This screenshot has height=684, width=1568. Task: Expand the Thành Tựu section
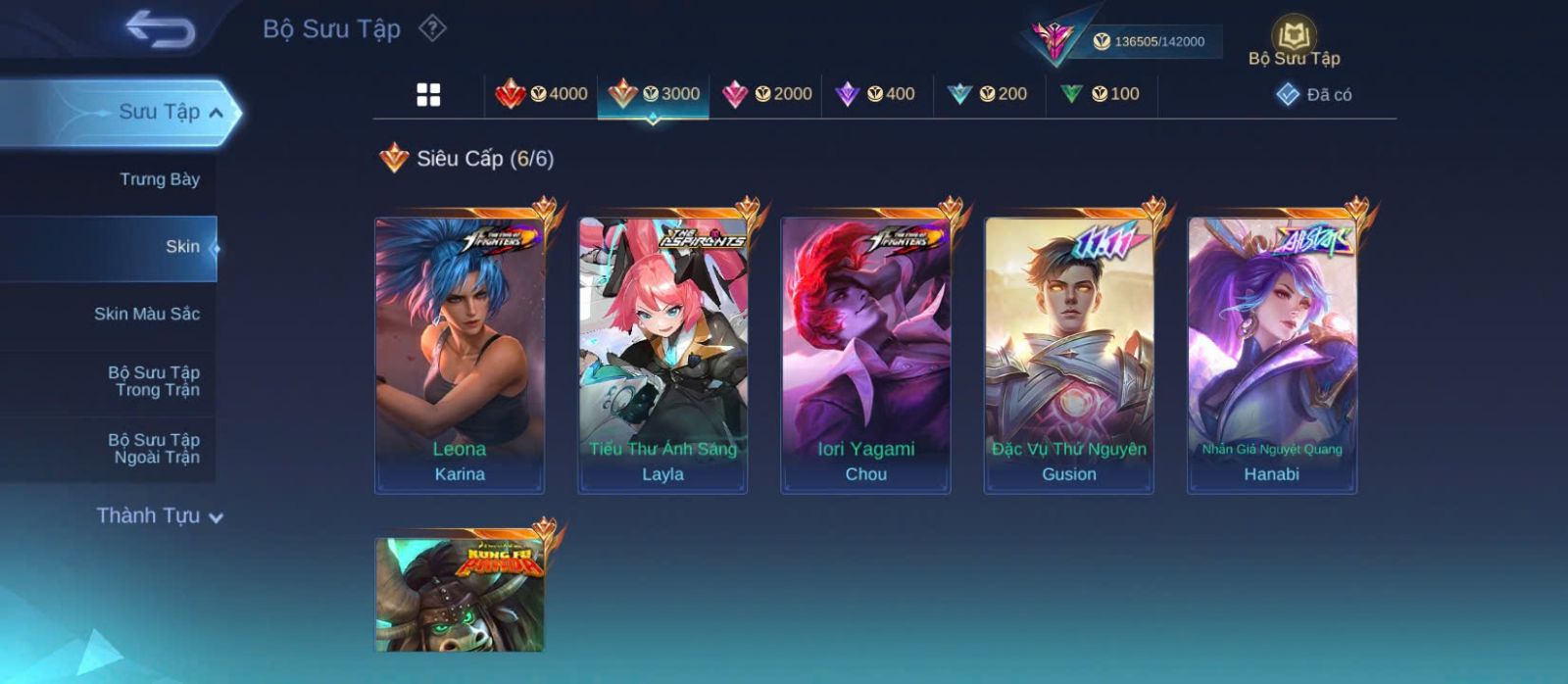(x=160, y=515)
